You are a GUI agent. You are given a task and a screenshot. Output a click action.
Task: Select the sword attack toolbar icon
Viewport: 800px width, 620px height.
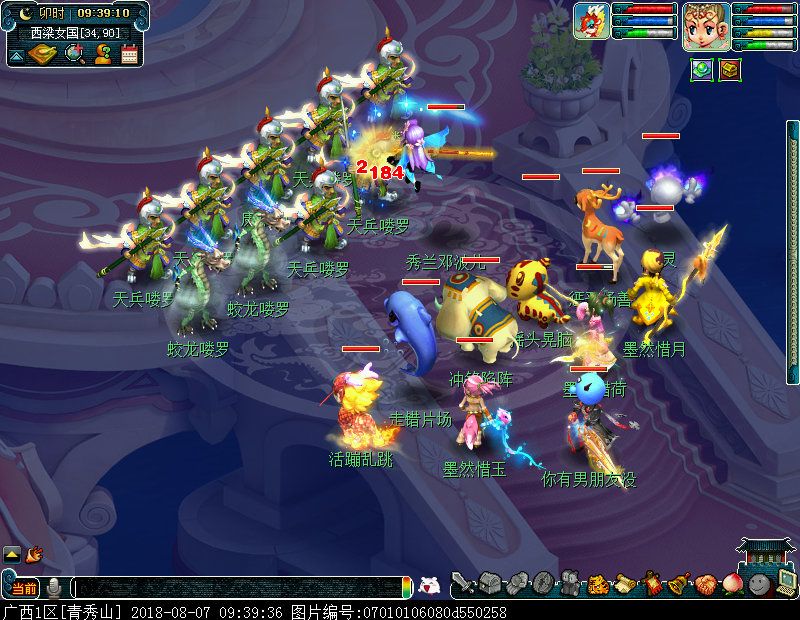coord(463,582)
